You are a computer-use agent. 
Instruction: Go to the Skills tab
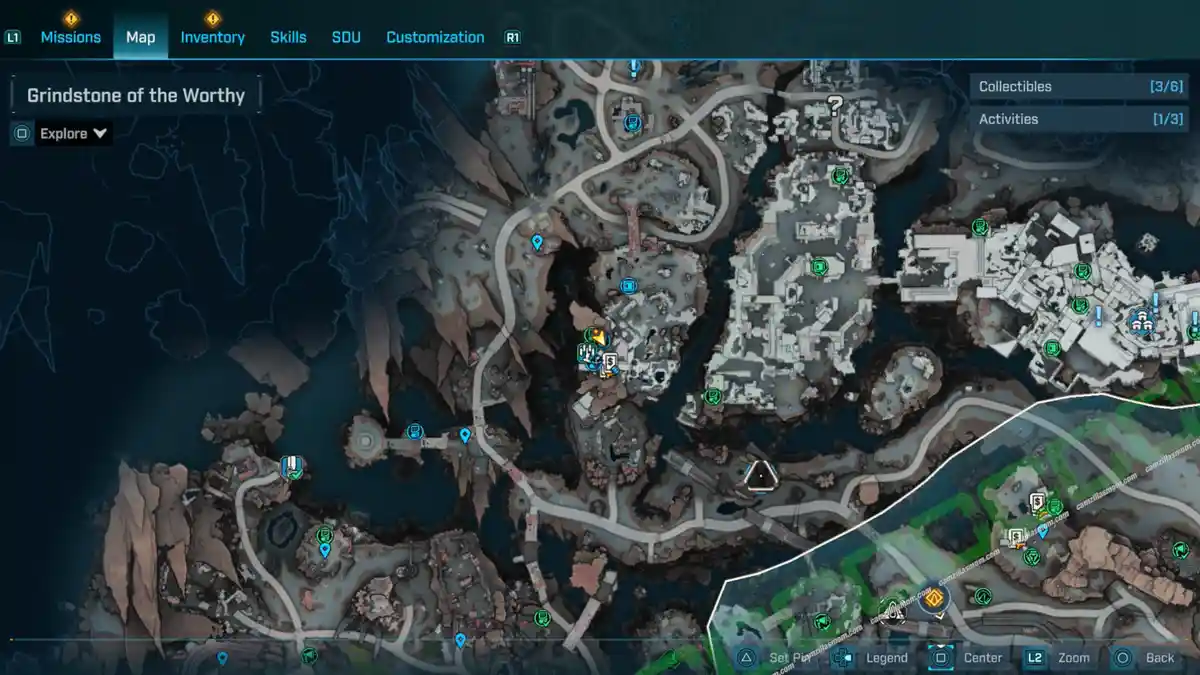[x=288, y=37]
